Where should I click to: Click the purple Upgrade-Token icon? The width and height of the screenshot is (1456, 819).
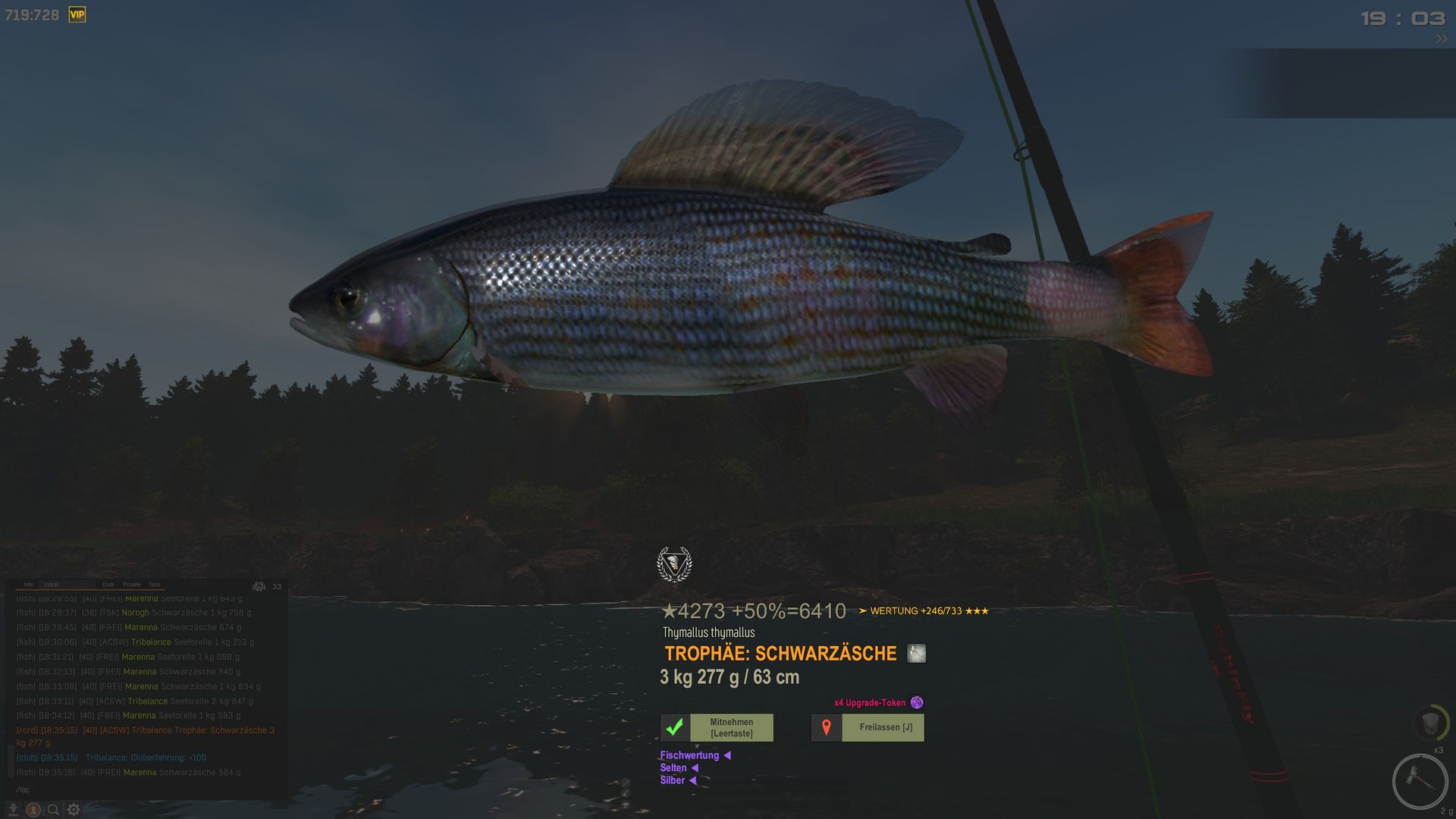tap(917, 703)
